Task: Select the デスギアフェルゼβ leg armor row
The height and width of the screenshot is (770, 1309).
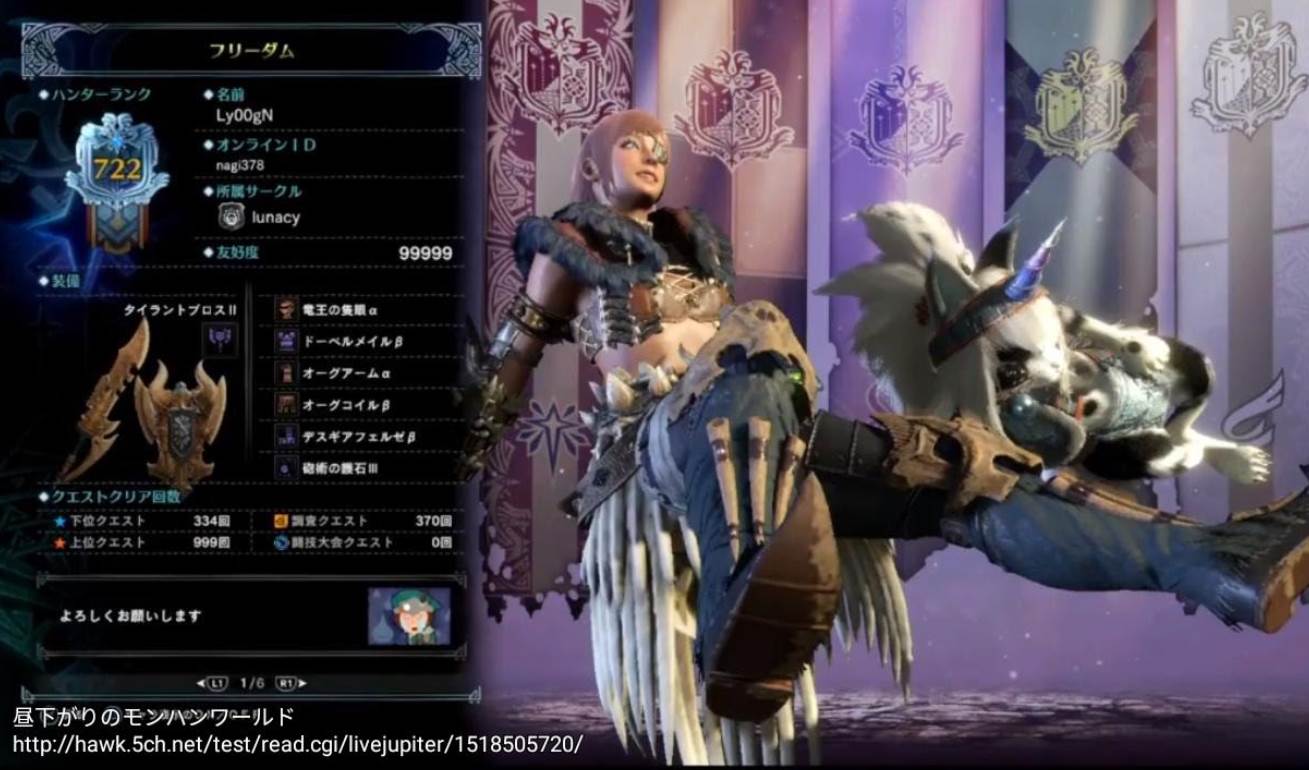Action: [364, 436]
